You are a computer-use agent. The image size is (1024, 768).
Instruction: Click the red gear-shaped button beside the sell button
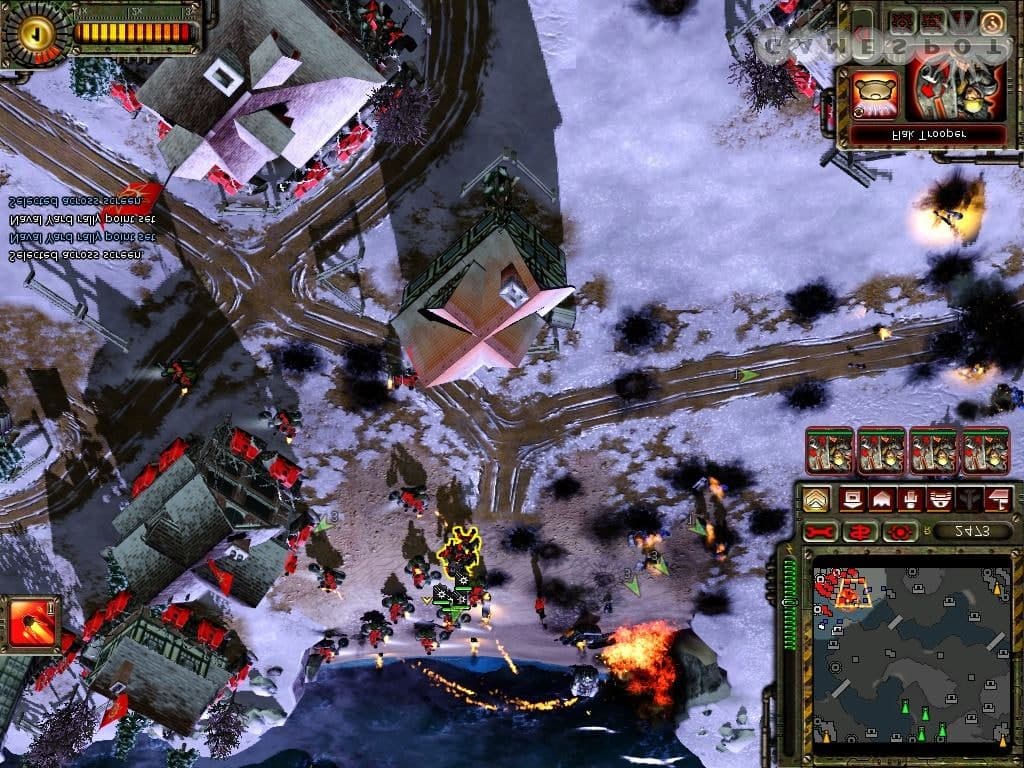pyautogui.click(x=899, y=530)
